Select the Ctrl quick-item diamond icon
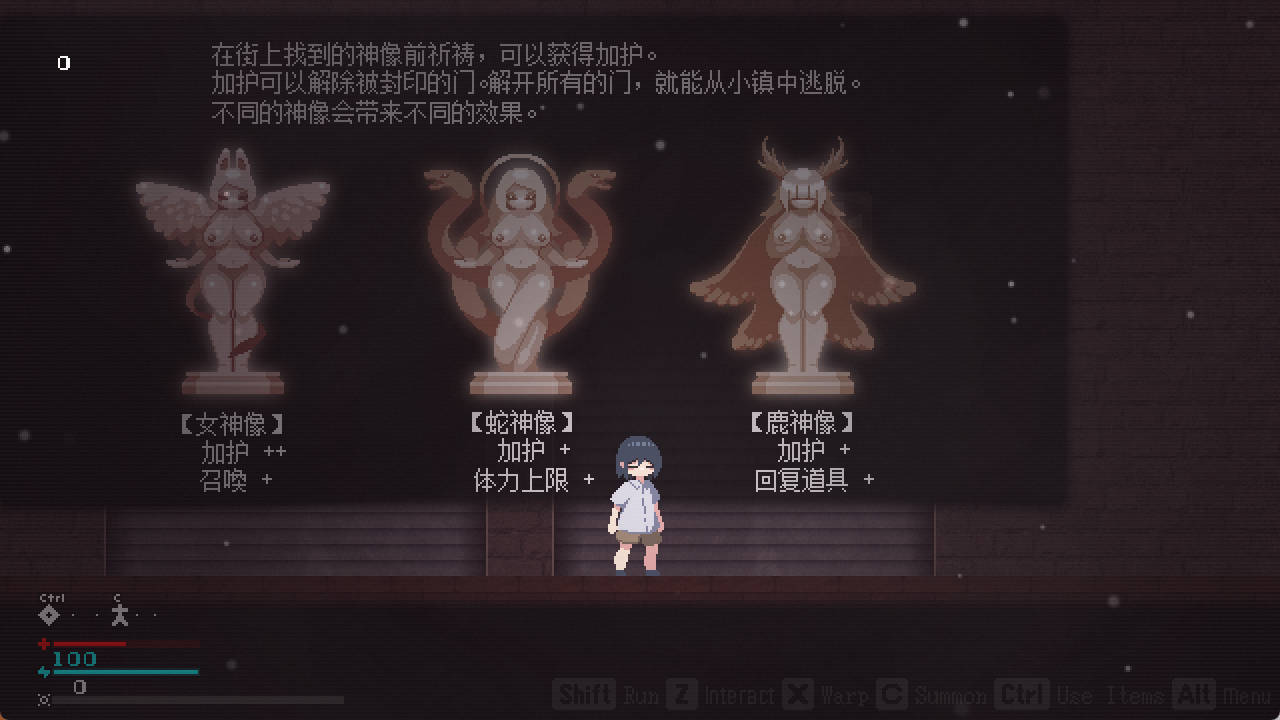Viewport: 1280px width, 720px height. coord(48,614)
